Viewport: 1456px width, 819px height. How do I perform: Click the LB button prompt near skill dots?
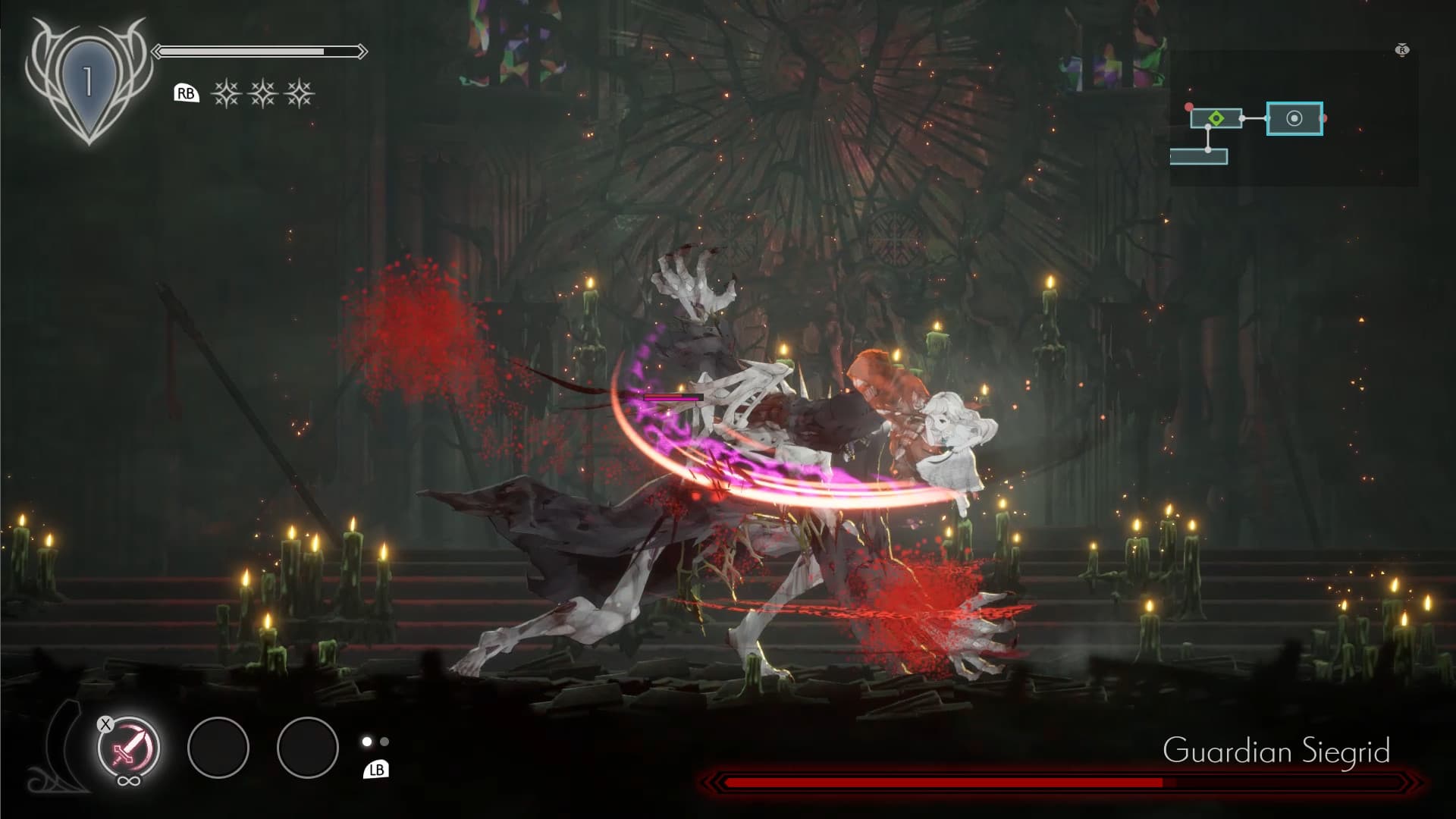pos(377,770)
